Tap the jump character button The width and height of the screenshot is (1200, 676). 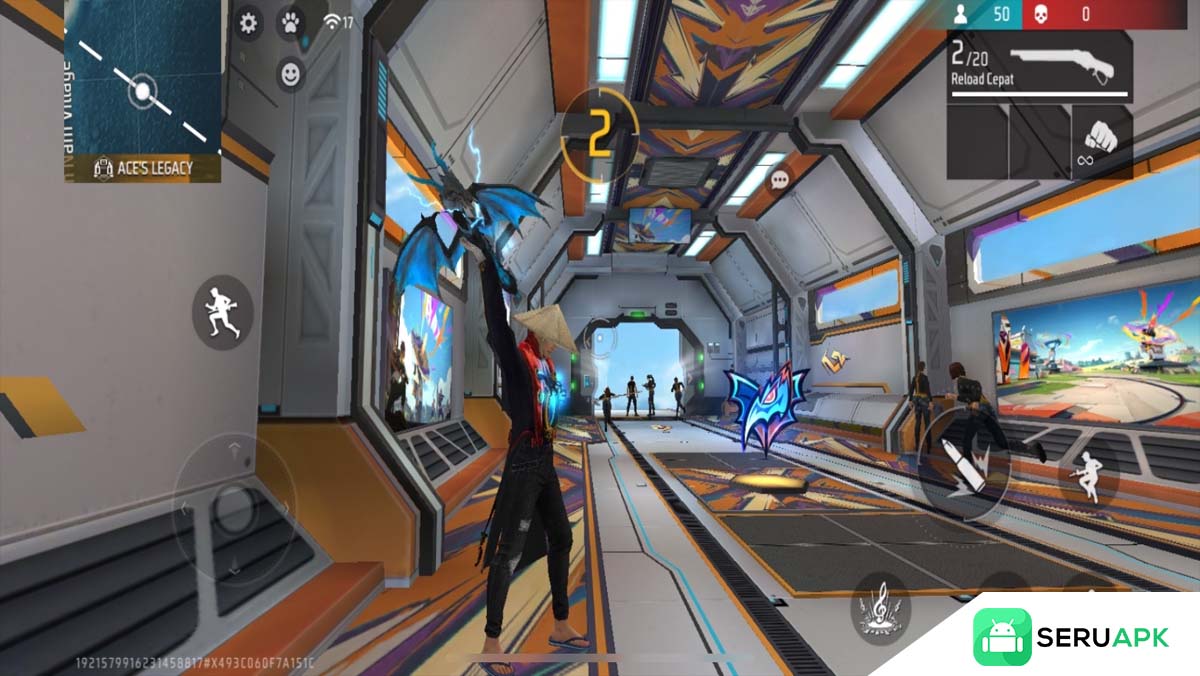tap(1086, 476)
